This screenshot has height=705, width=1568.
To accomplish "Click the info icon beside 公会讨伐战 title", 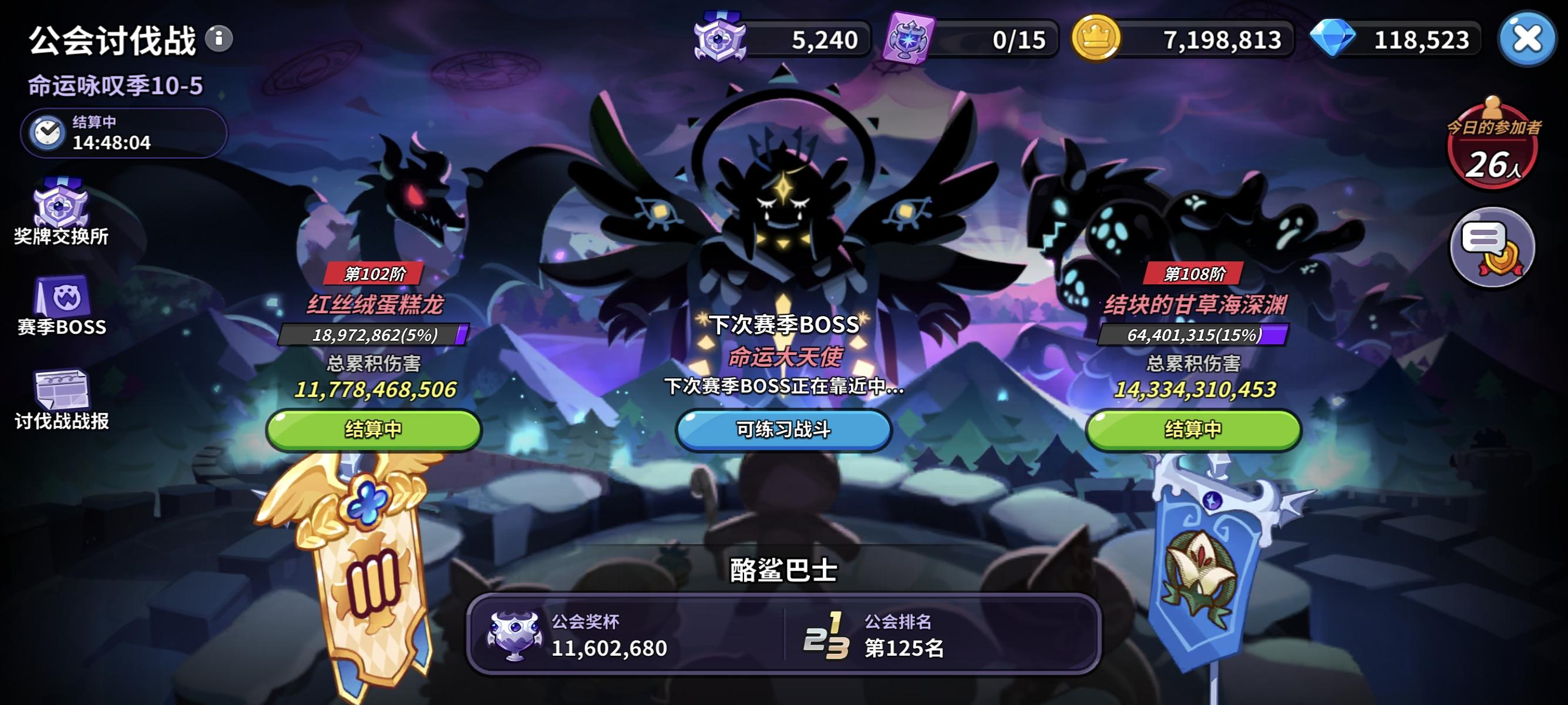I will [220, 38].
